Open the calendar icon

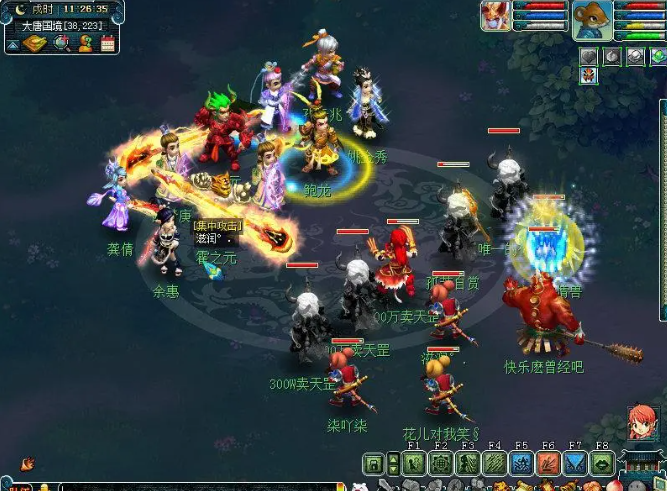[106, 43]
